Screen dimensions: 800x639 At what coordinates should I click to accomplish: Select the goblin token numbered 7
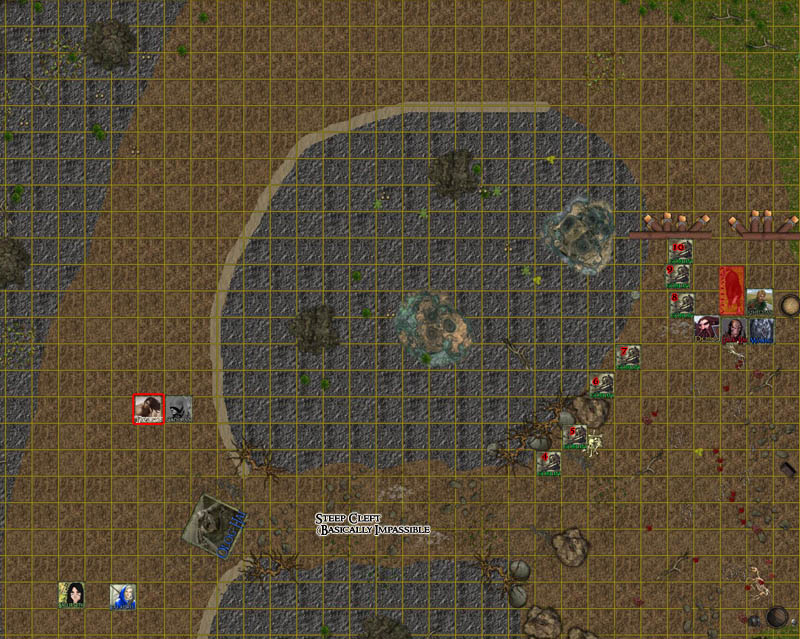629,358
